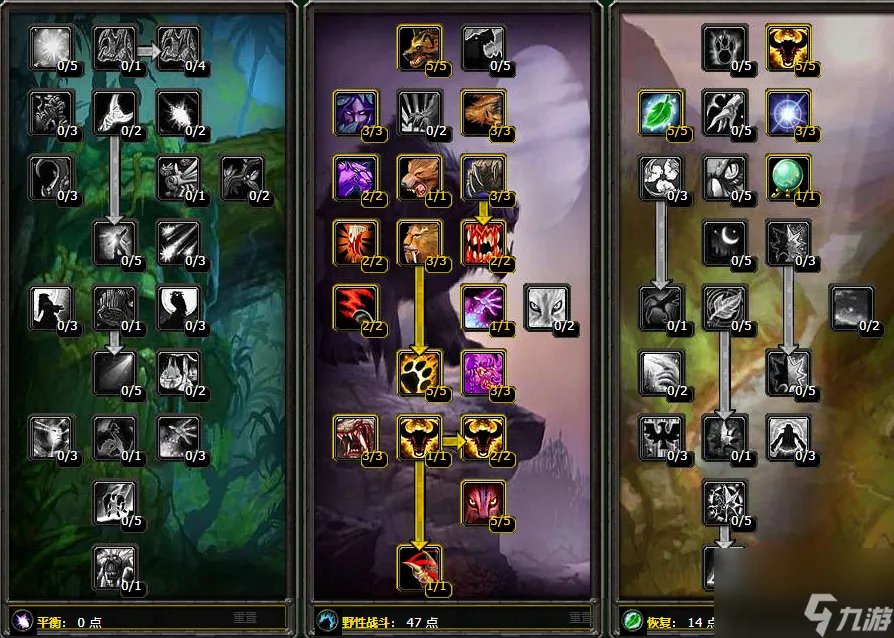Pick the golden paw Heart of the Wild talent
Screen dimensions: 894x638
coord(418,371)
